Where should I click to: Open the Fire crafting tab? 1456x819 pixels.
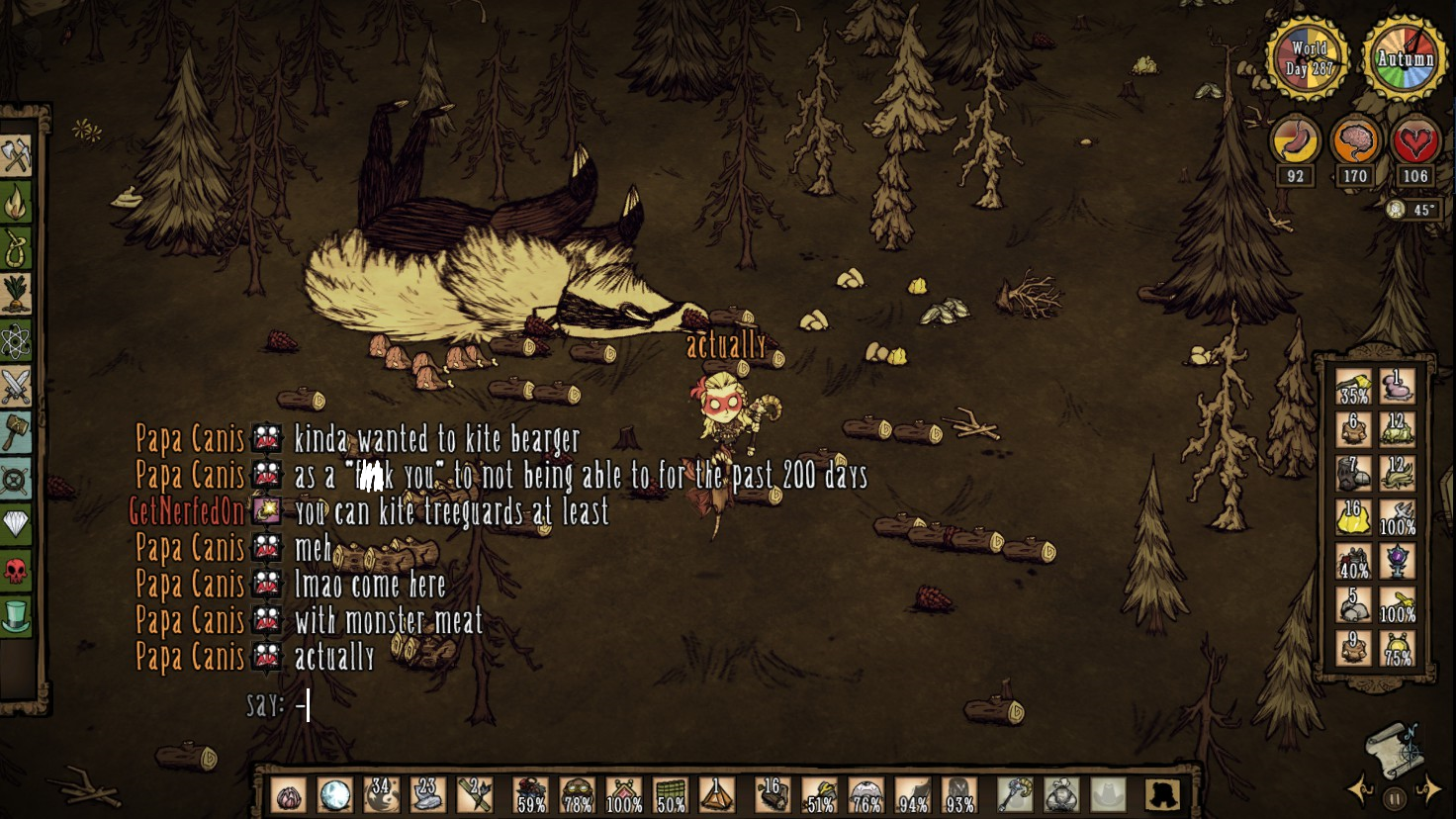pyautogui.click(x=17, y=203)
